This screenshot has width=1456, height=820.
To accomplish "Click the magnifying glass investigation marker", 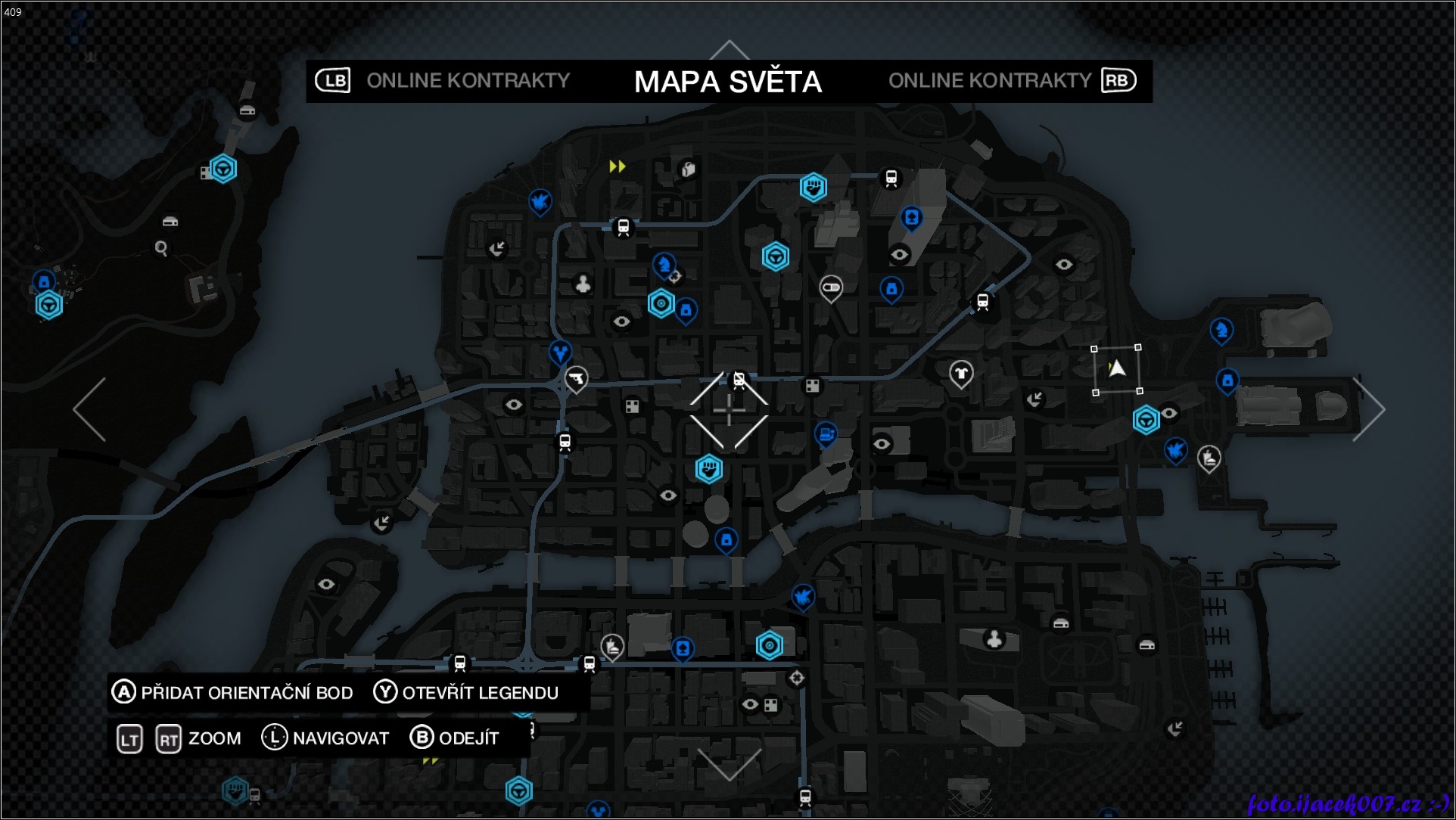I will (x=161, y=247).
